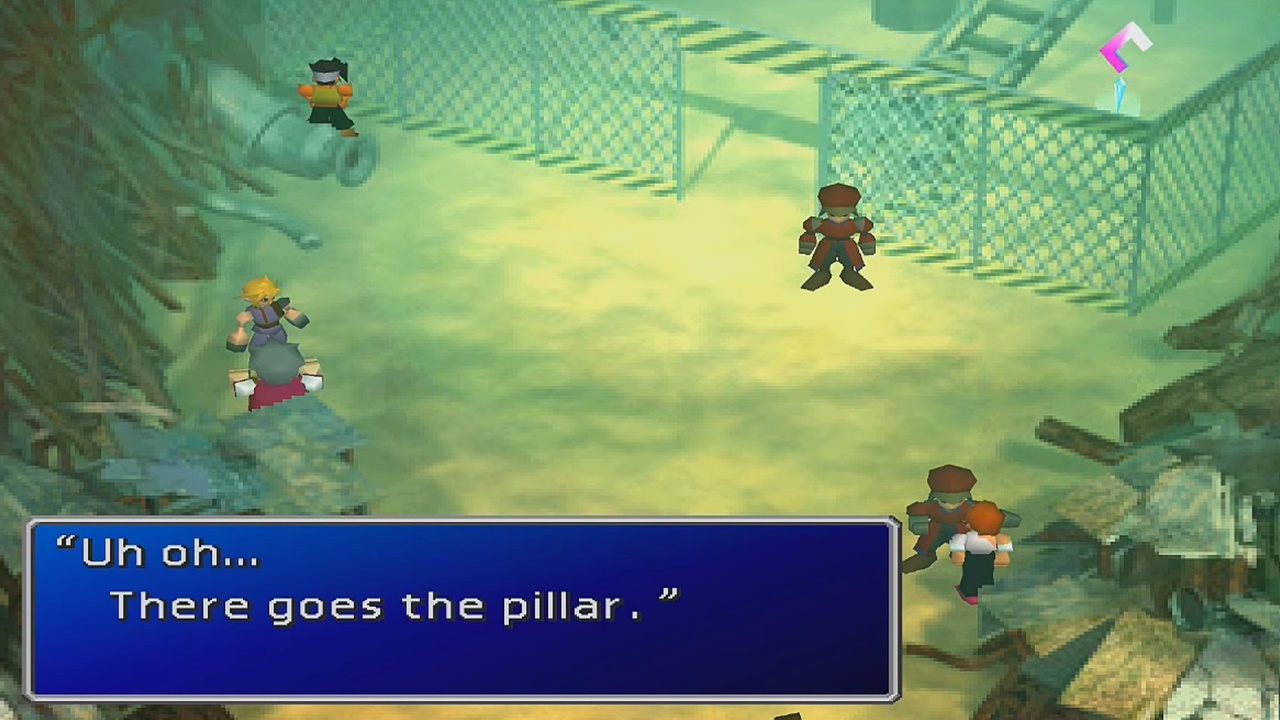The width and height of the screenshot is (1280, 720).
Task: Select Cloud's spiky-haired character sprite
Action: pyautogui.click(x=270, y=330)
